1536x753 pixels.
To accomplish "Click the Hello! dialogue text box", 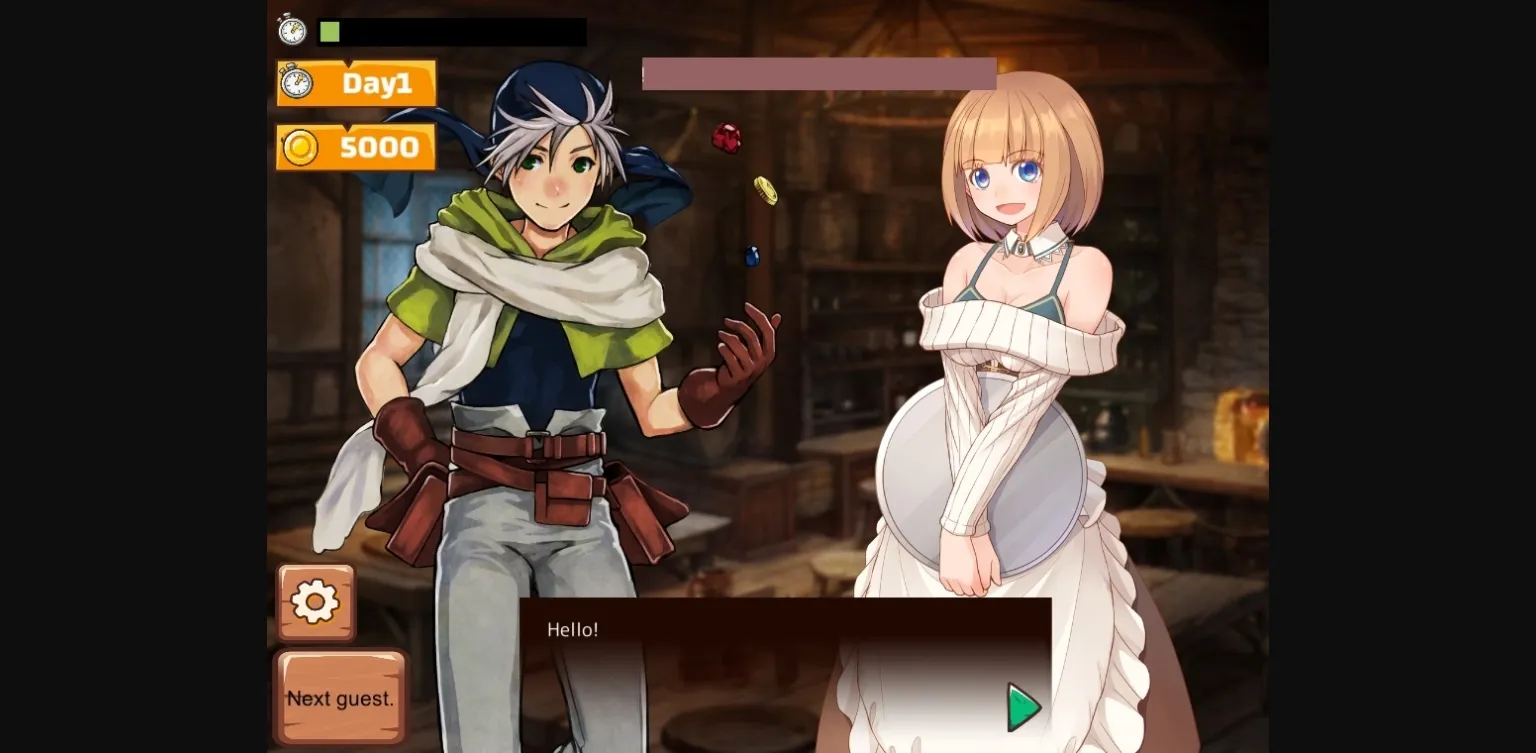I will (571, 630).
